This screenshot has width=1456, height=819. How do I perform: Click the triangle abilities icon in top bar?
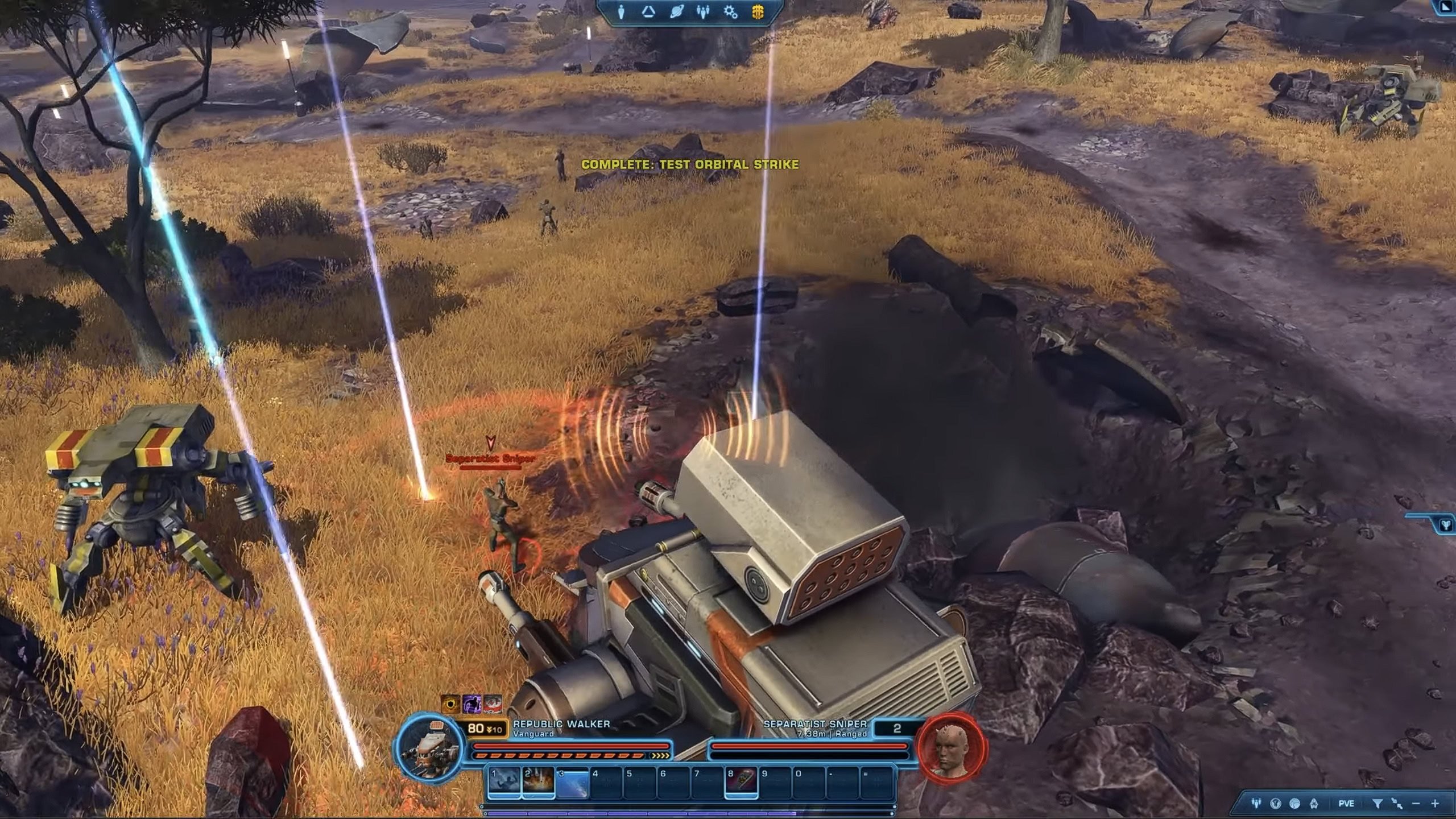click(x=648, y=12)
